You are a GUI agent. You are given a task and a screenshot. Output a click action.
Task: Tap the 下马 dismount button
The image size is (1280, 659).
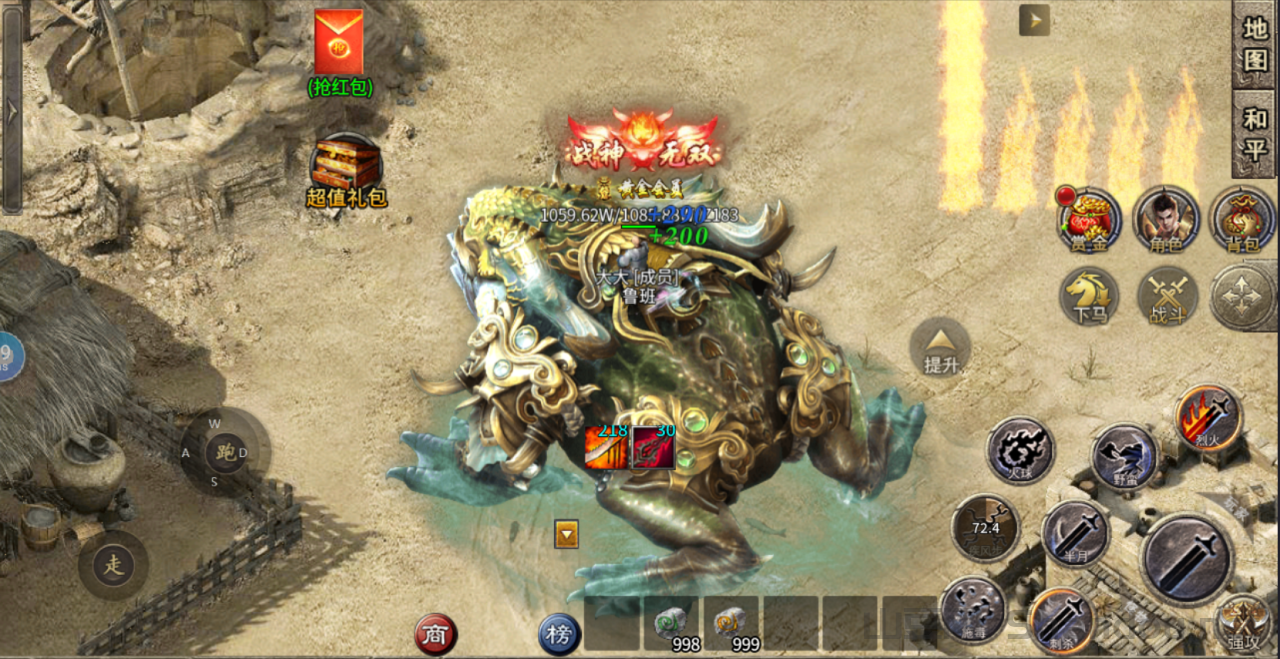[x=1089, y=296]
